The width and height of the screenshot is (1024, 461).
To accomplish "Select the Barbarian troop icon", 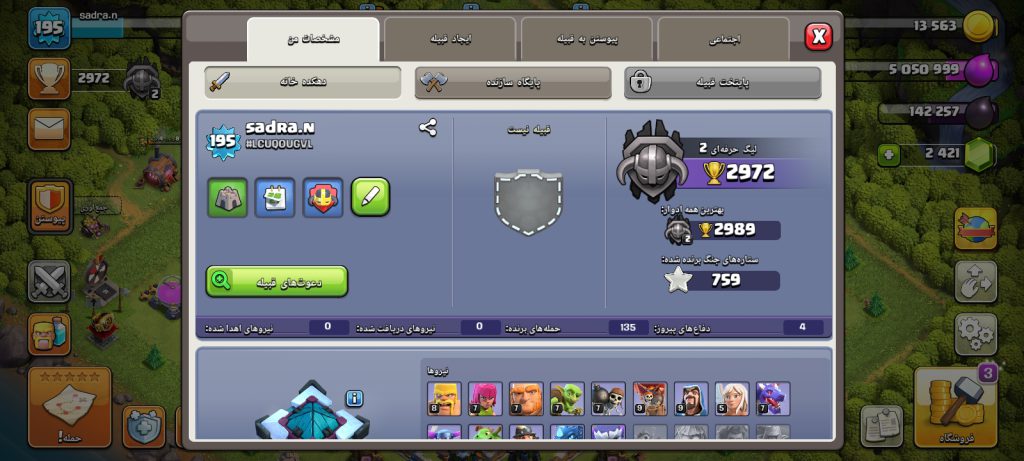I will pyautogui.click(x=444, y=398).
